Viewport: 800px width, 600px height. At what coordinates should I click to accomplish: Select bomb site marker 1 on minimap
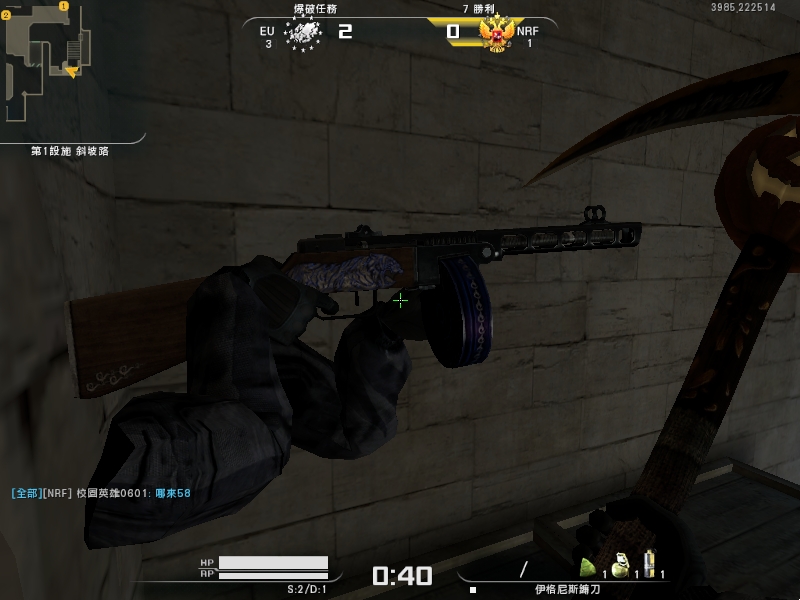click(x=64, y=6)
